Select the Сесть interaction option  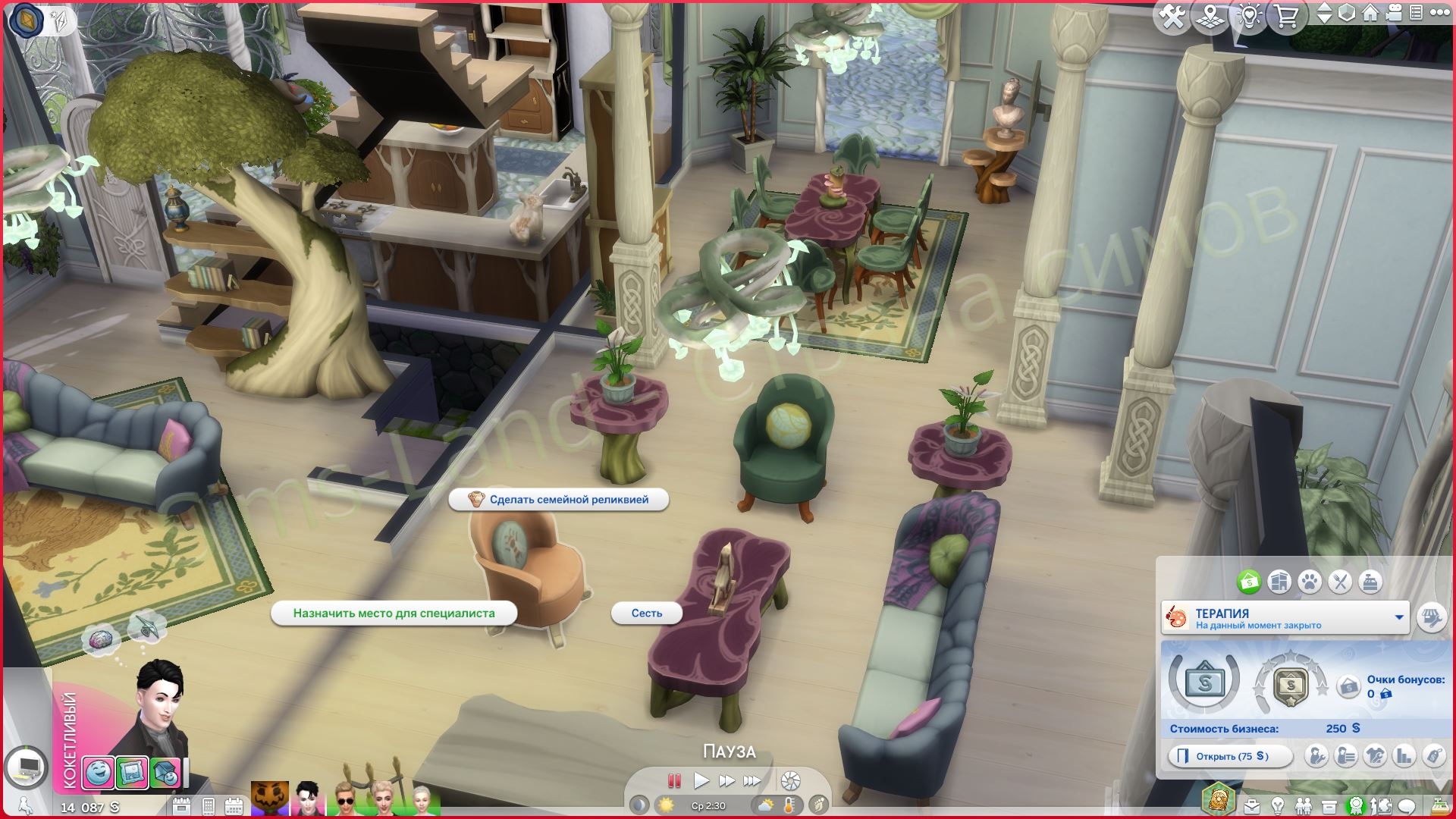[646, 613]
